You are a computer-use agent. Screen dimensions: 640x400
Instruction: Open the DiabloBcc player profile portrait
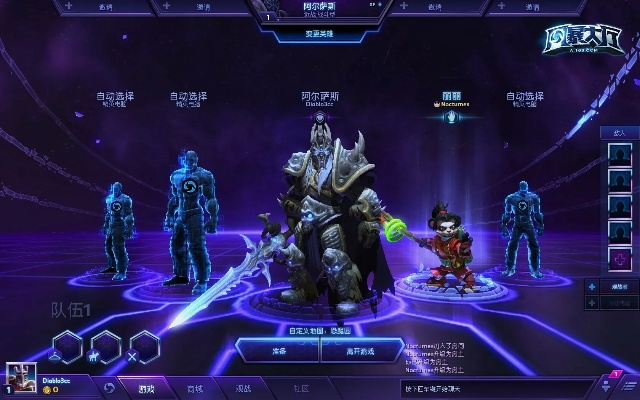pyautogui.click(x=22, y=377)
